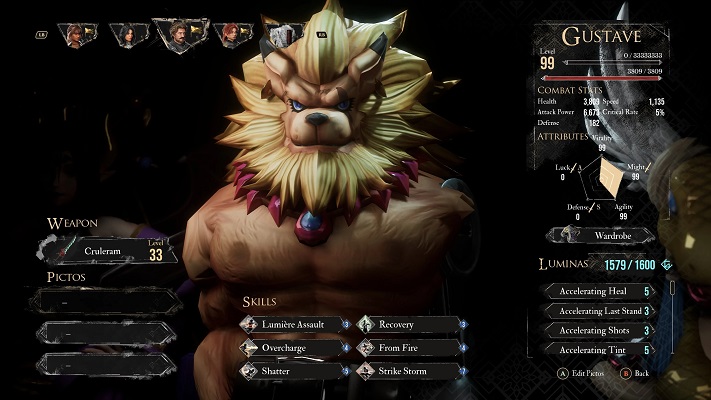Viewport: 711px width, 400px height.
Task: Select the Accelerating Heal lumina
Action: coord(600,292)
